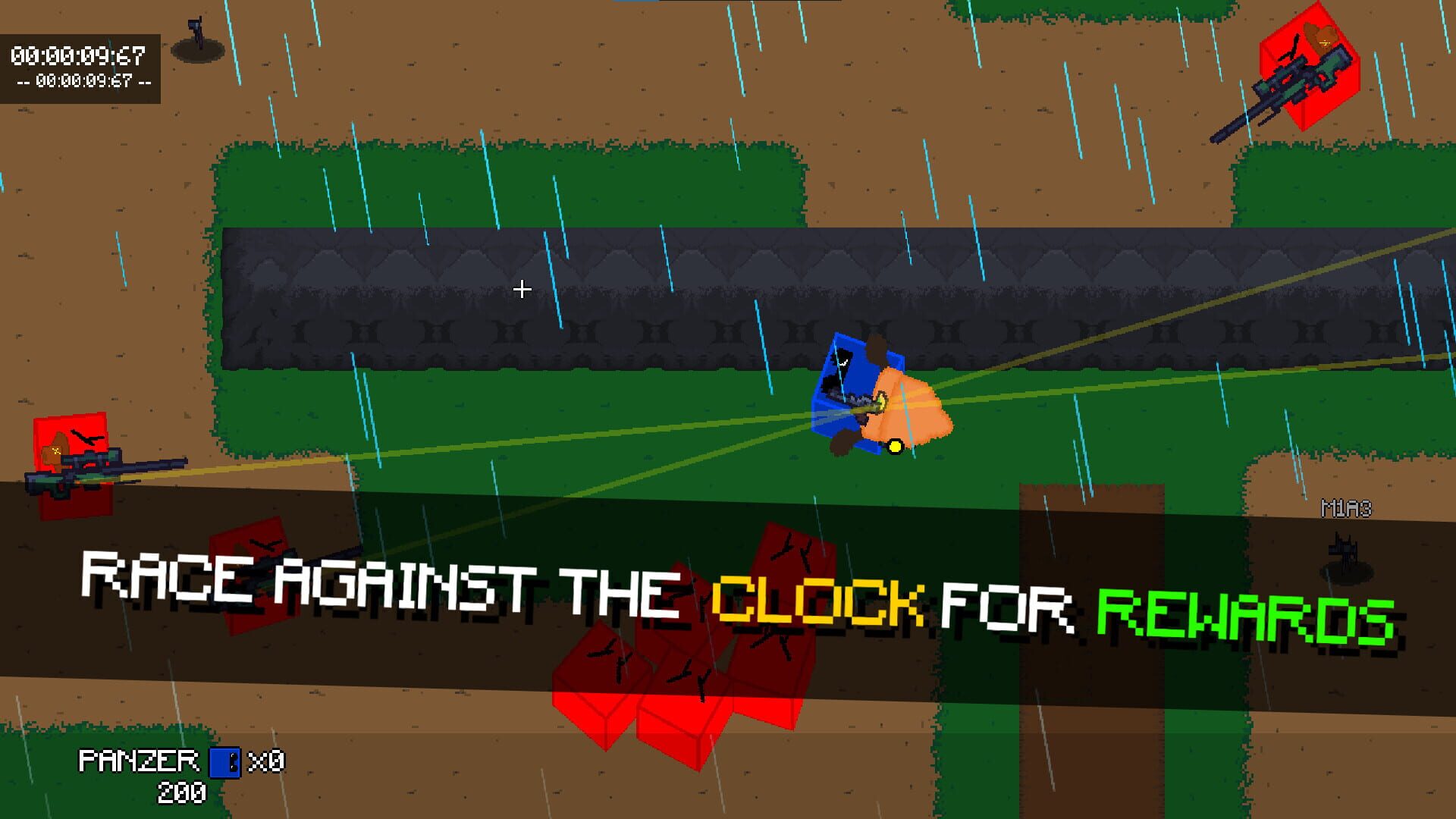Click the crosshair over the dark wall
Image resolution: width=1456 pixels, height=819 pixels.
(522, 288)
